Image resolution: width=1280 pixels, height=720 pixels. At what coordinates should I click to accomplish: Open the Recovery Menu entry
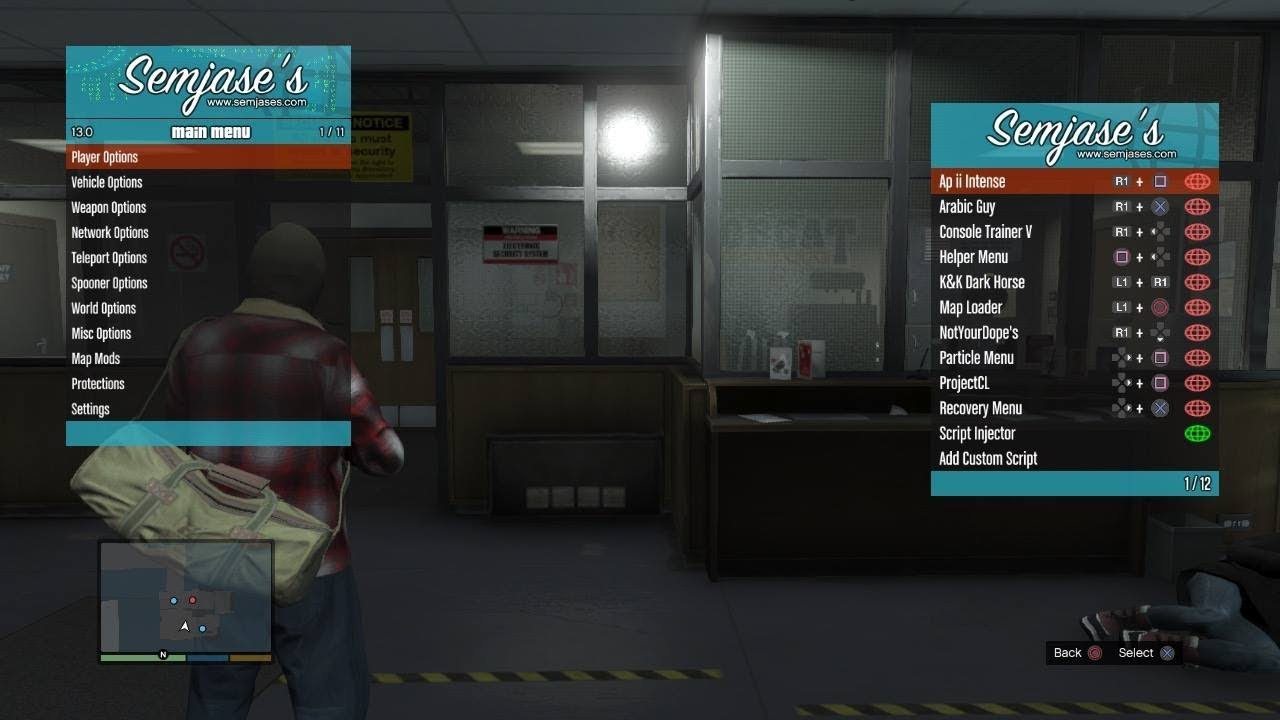[980, 408]
